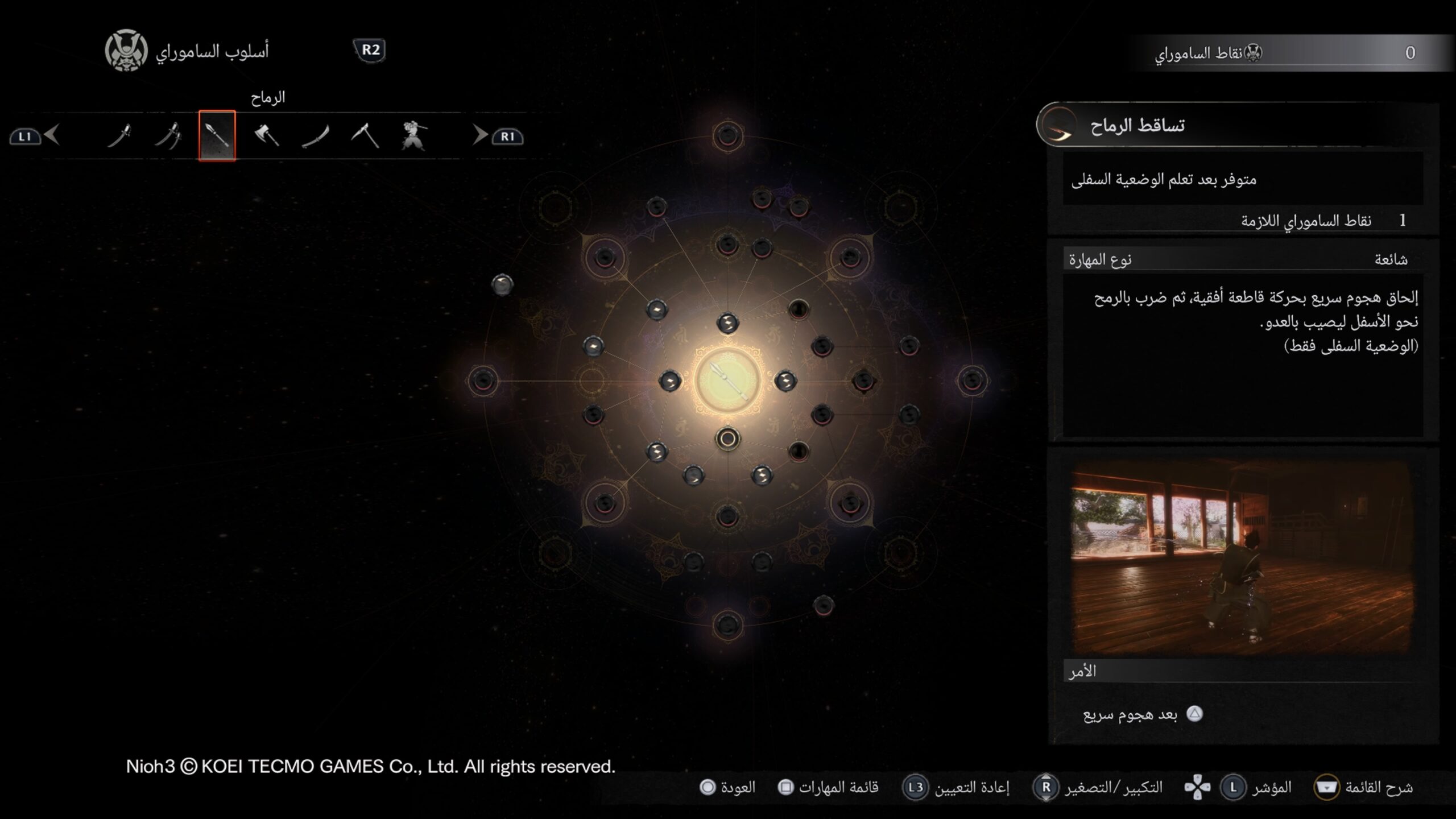Select the highlighted golden ring skill node
This screenshot has height=819, width=1456.
(727, 440)
